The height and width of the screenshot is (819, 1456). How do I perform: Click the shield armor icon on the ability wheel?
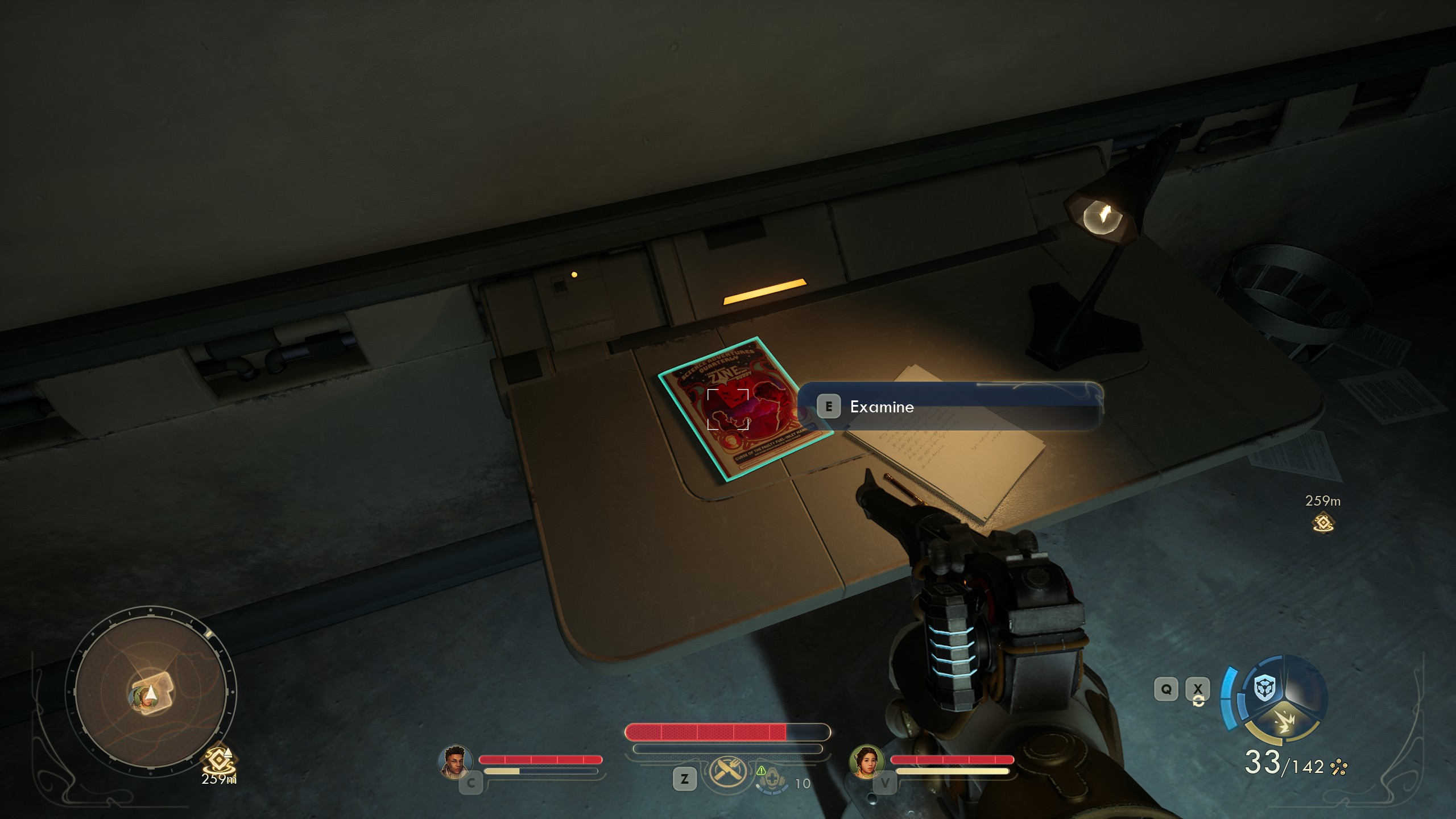coord(1265,688)
